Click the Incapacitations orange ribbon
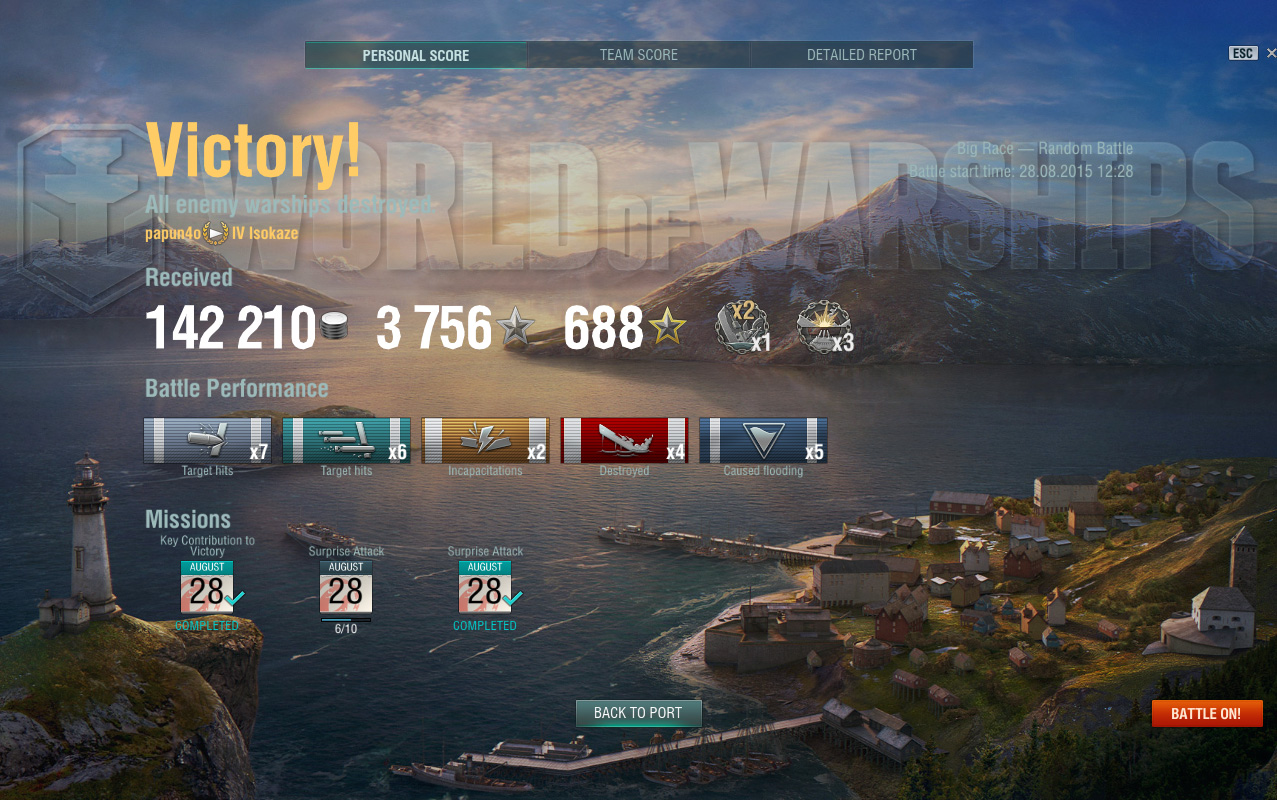The image size is (1277, 800). coord(485,440)
